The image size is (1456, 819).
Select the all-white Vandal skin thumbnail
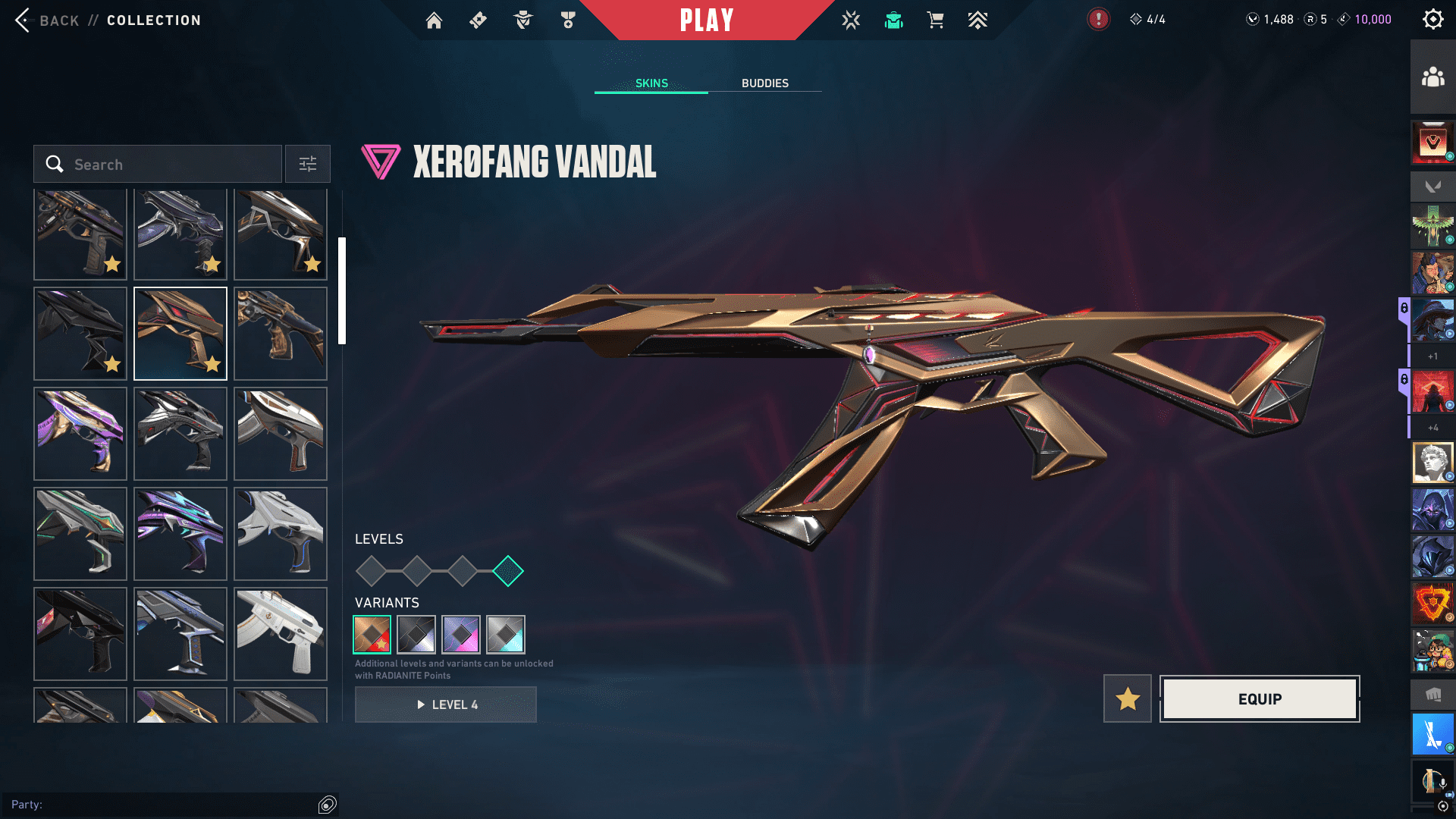(281, 634)
